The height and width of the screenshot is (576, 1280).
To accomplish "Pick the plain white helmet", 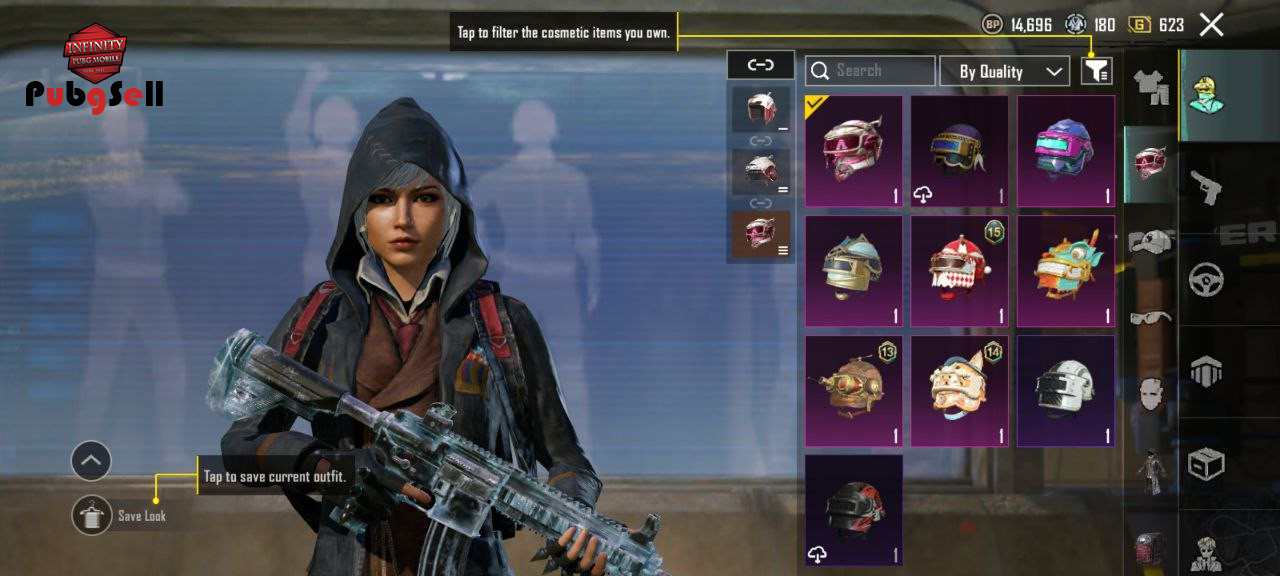I will point(1065,391).
